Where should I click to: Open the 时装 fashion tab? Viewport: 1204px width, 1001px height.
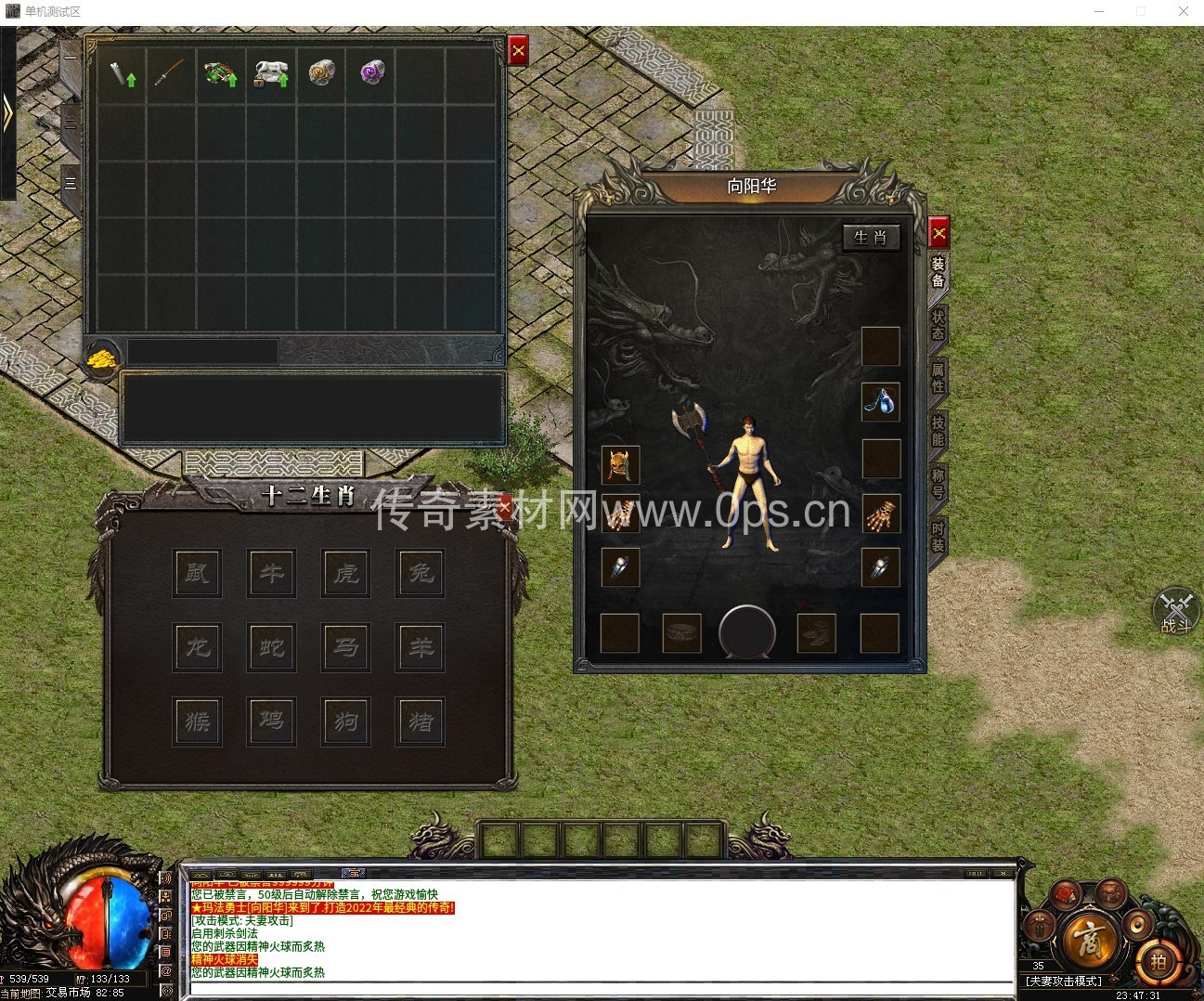coord(938,538)
